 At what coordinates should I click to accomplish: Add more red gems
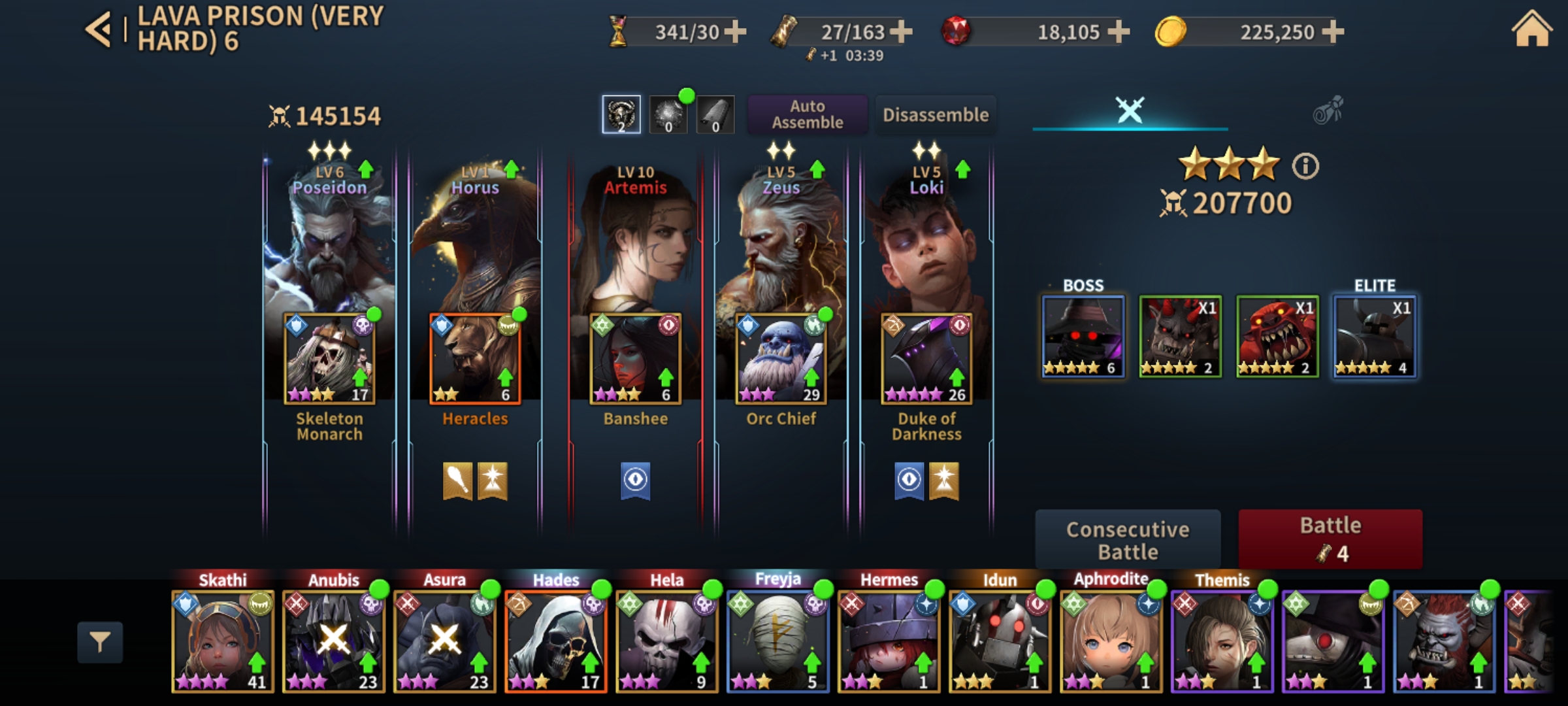pyautogui.click(x=1119, y=31)
